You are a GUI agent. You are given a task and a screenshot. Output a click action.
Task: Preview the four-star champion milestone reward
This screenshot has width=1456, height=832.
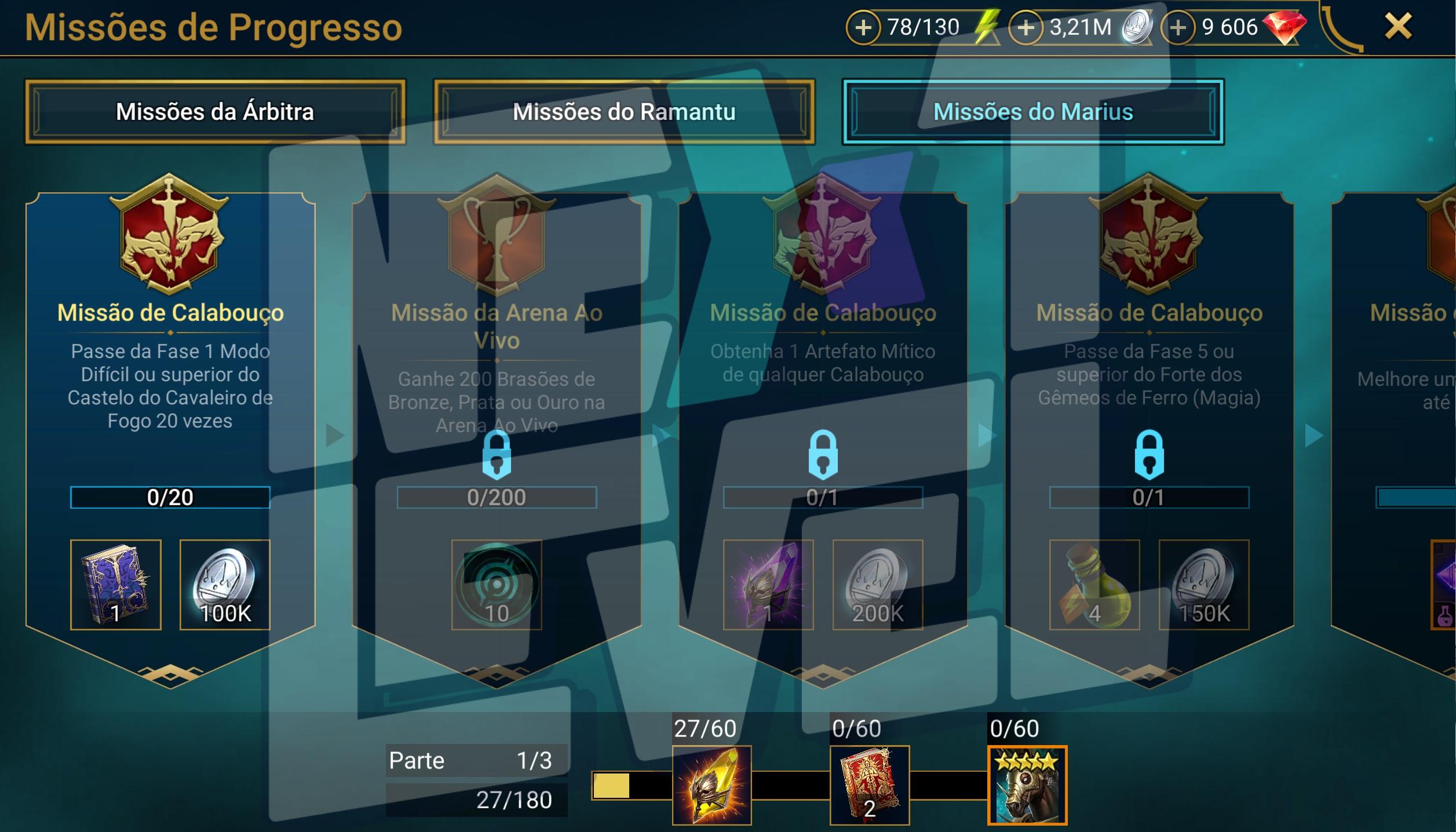[x=1027, y=785]
